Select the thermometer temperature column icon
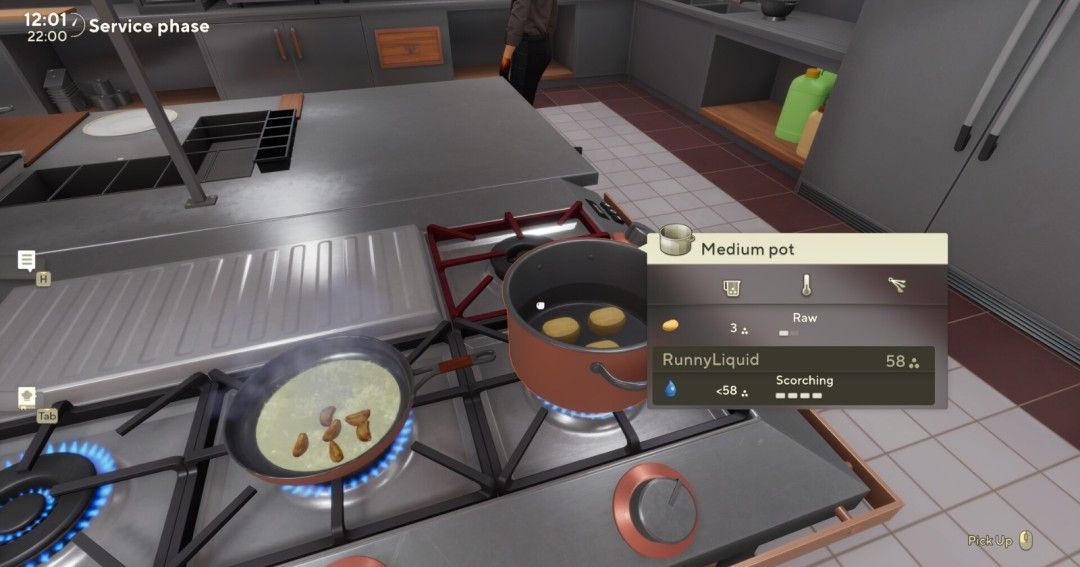1080x567 pixels. pos(806,286)
